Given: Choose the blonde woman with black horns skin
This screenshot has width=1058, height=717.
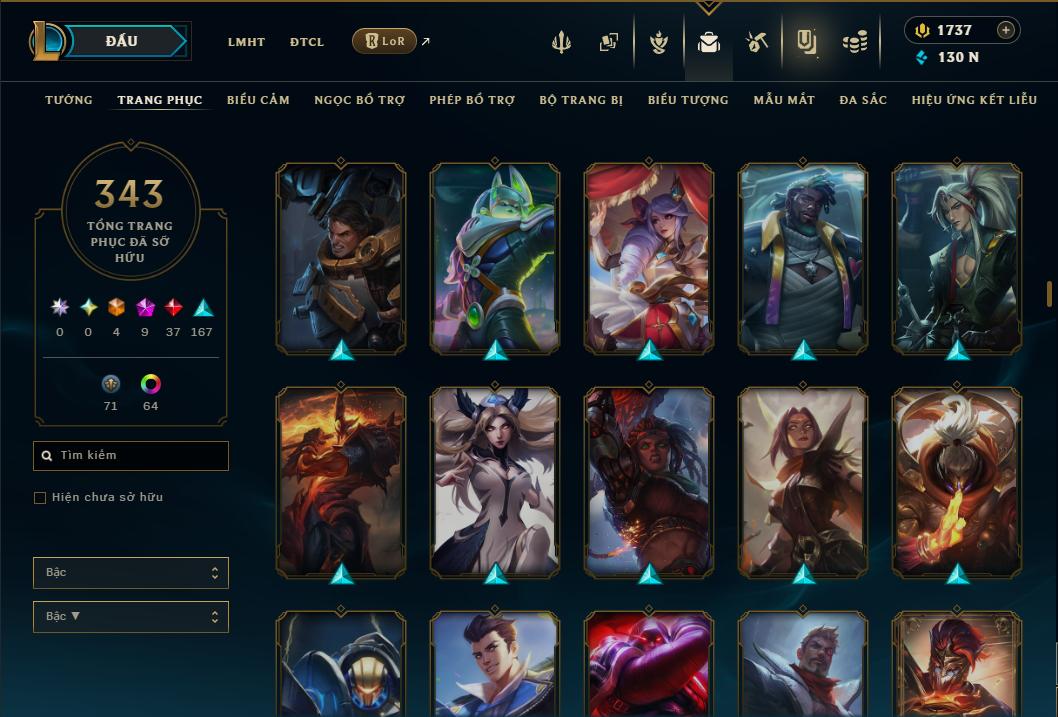Looking at the screenshot, I should coord(495,482).
